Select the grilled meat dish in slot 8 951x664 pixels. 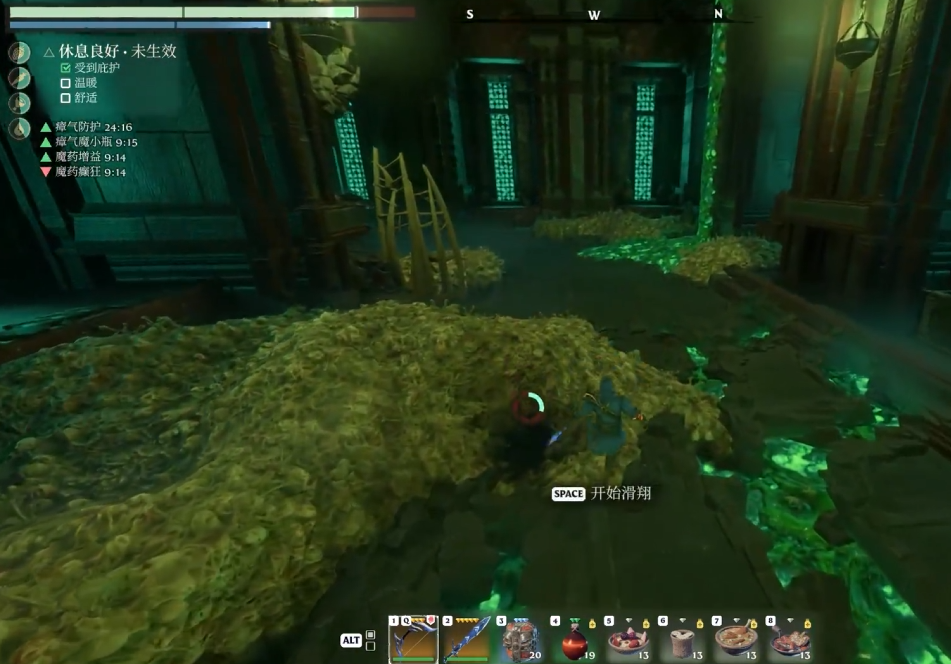[x=790, y=639]
